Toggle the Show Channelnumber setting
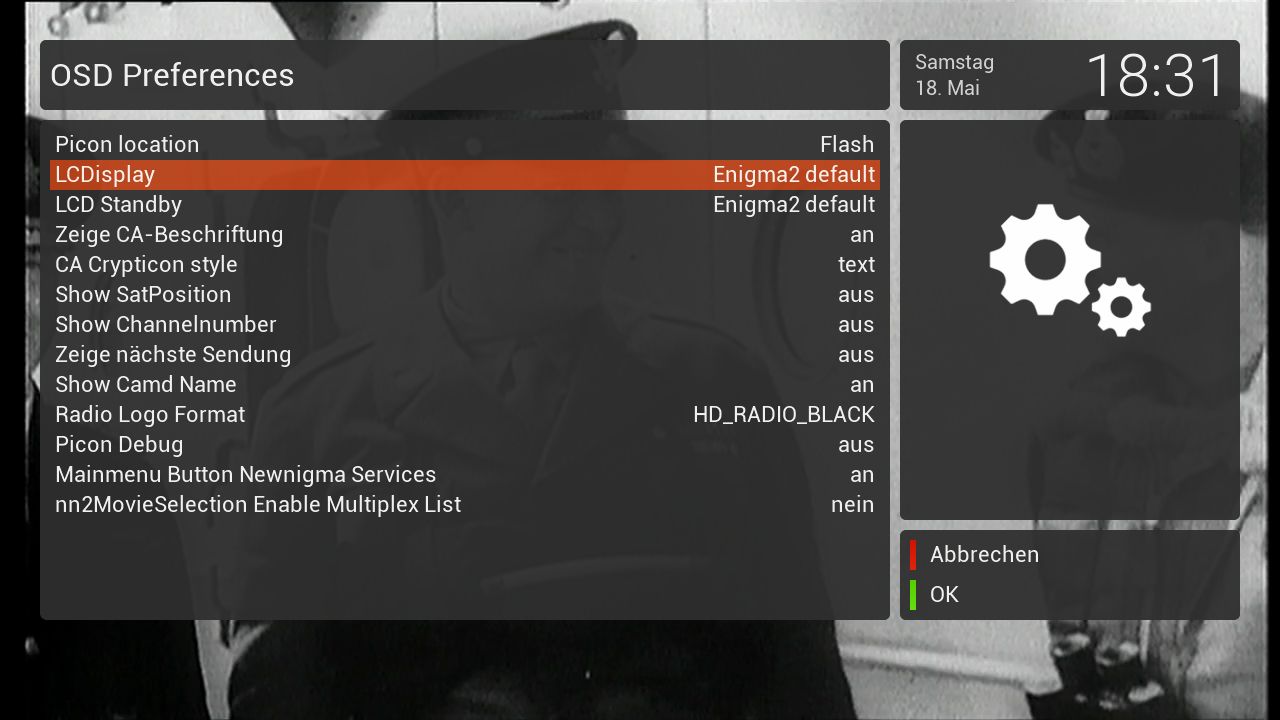The image size is (1280, 720). 464,324
